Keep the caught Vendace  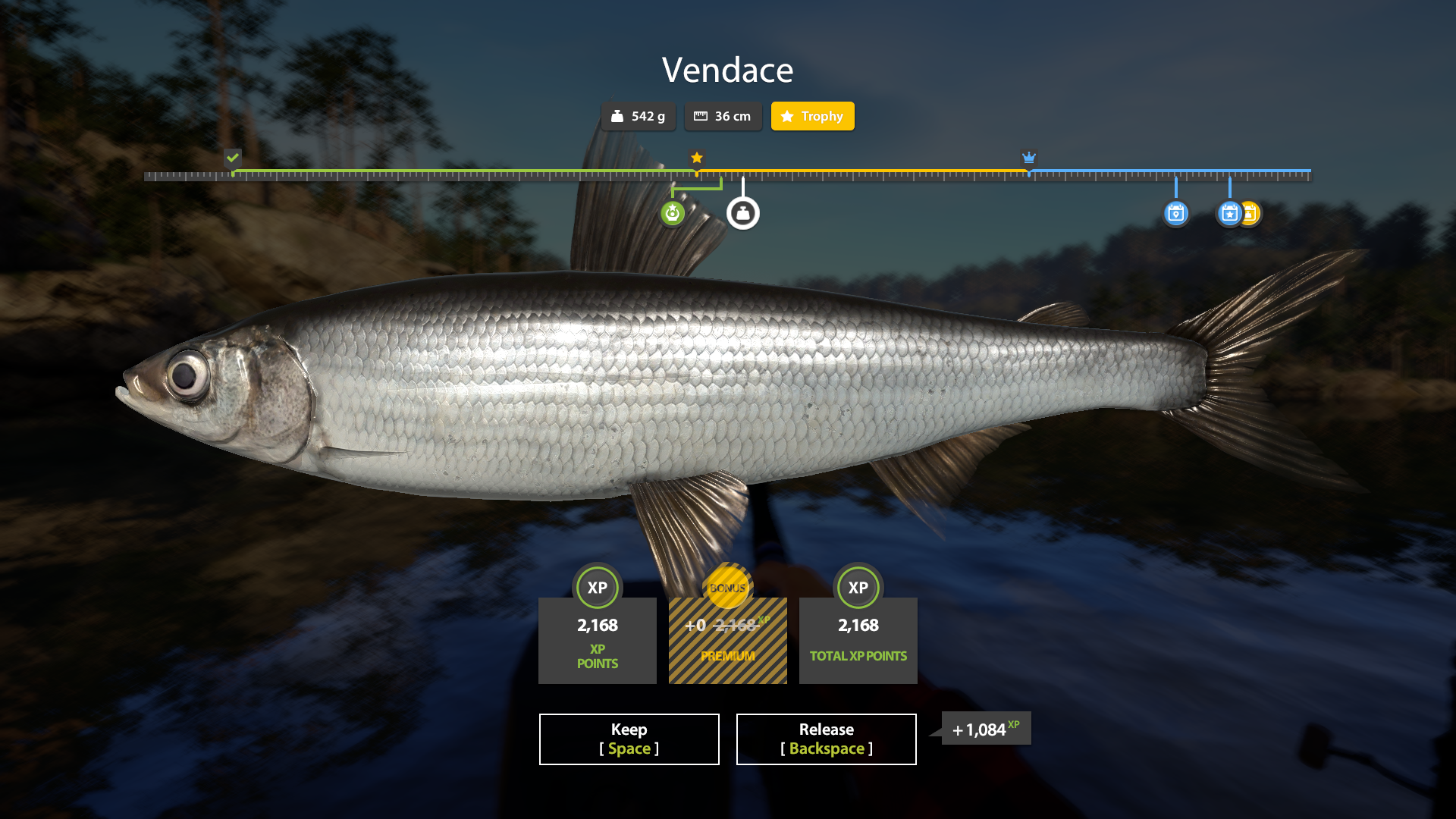[629, 739]
